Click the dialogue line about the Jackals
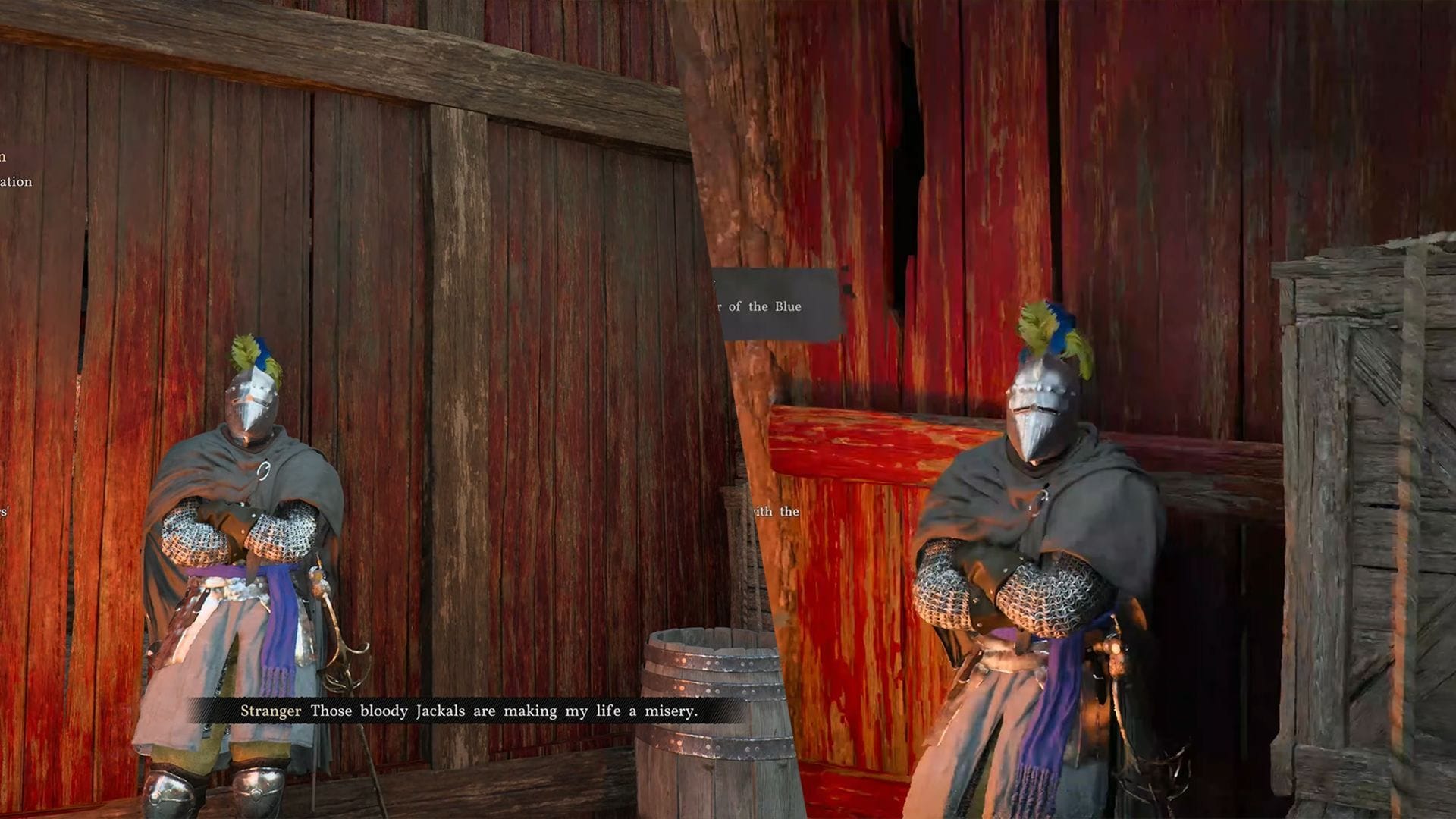The width and height of the screenshot is (1456, 819). [x=508, y=711]
